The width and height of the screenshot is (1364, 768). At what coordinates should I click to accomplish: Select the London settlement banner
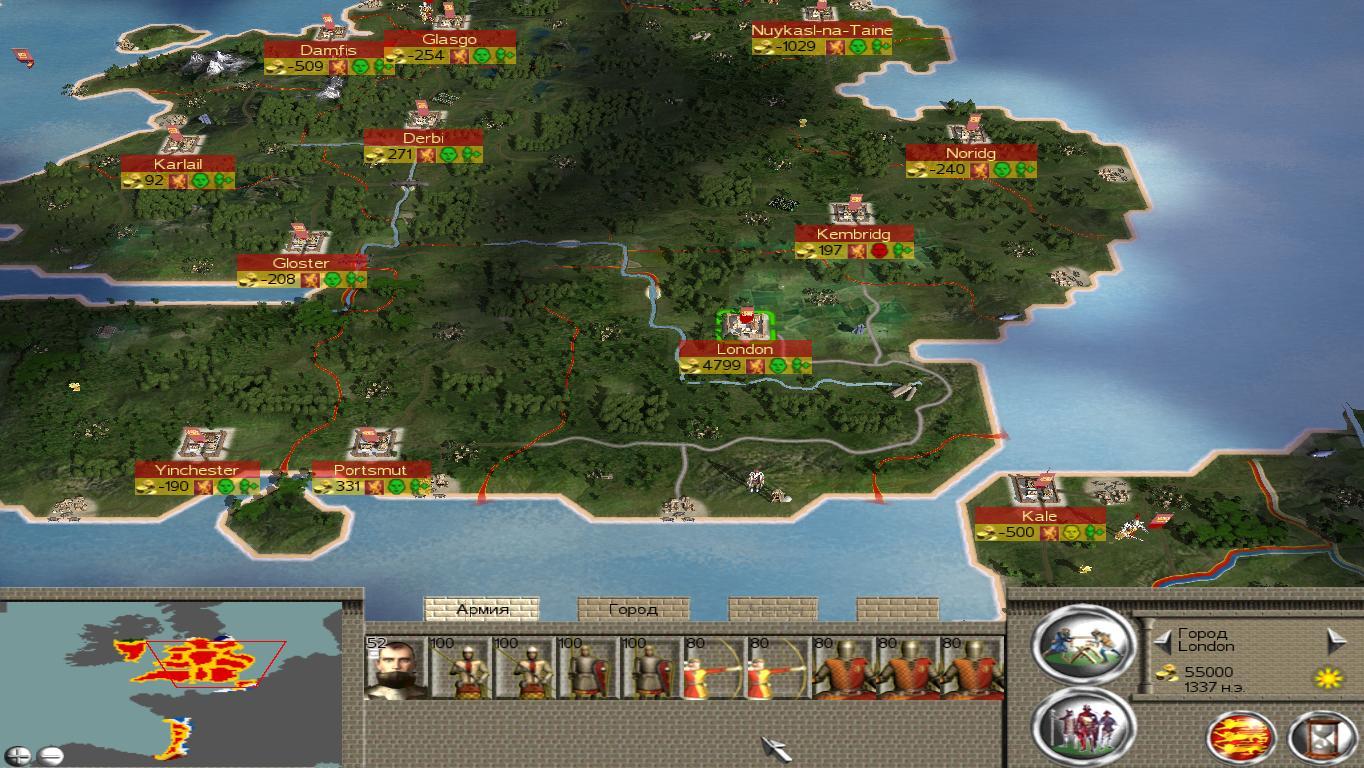(x=744, y=350)
